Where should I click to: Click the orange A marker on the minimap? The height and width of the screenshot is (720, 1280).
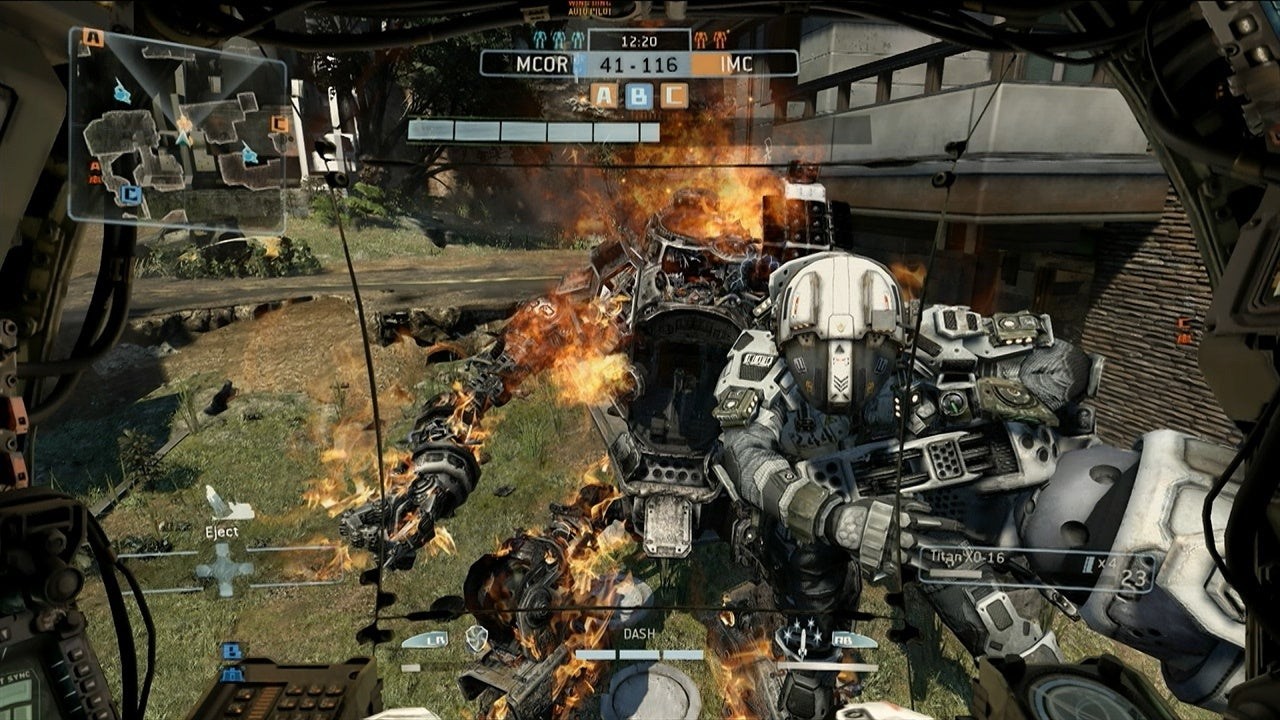tap(93, 38)
